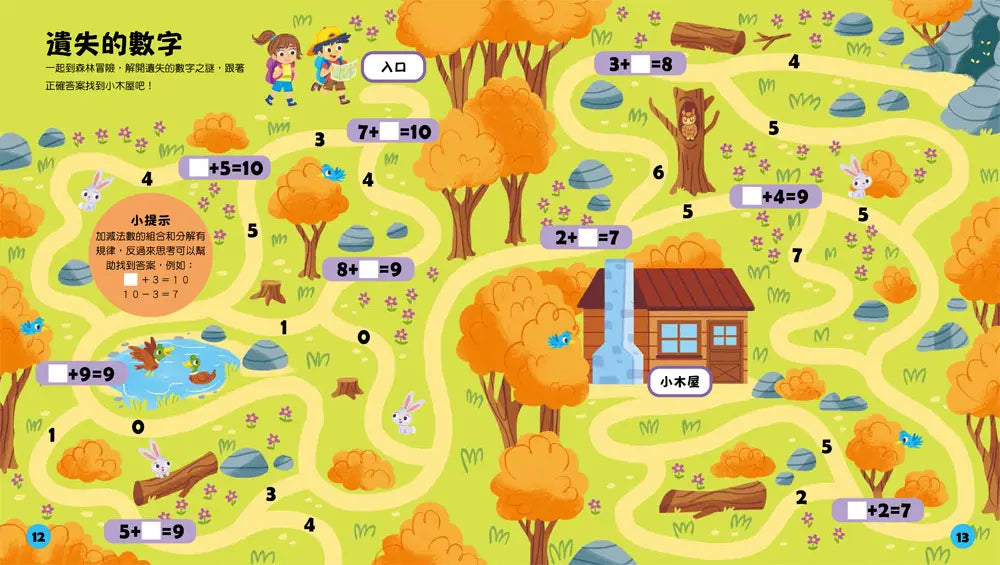
Task: Click the empty box in 2+□=7
Action: point(587,238)
